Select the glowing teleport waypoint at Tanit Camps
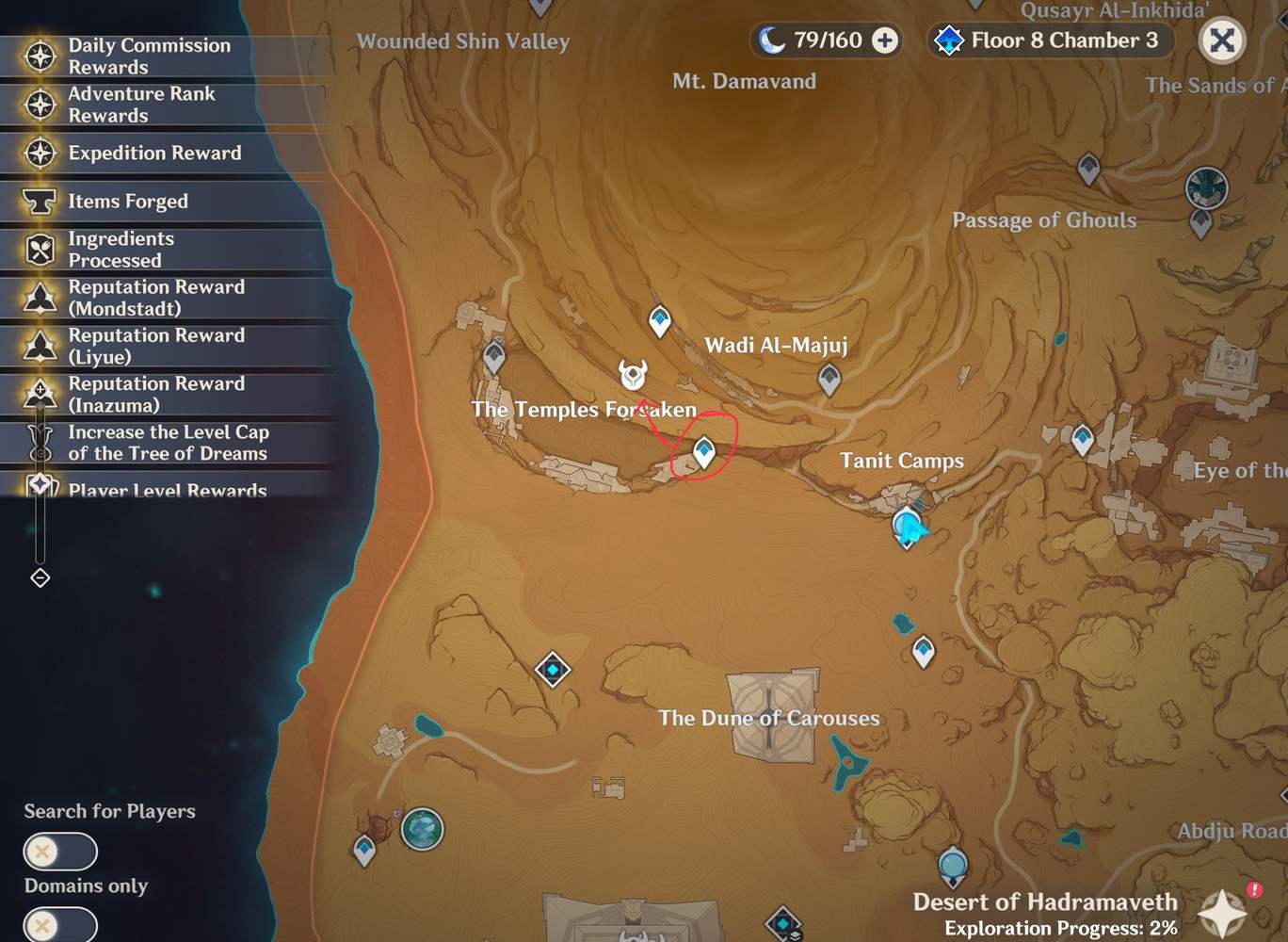This screenshot has height=942, width=1288. [905, 523]
